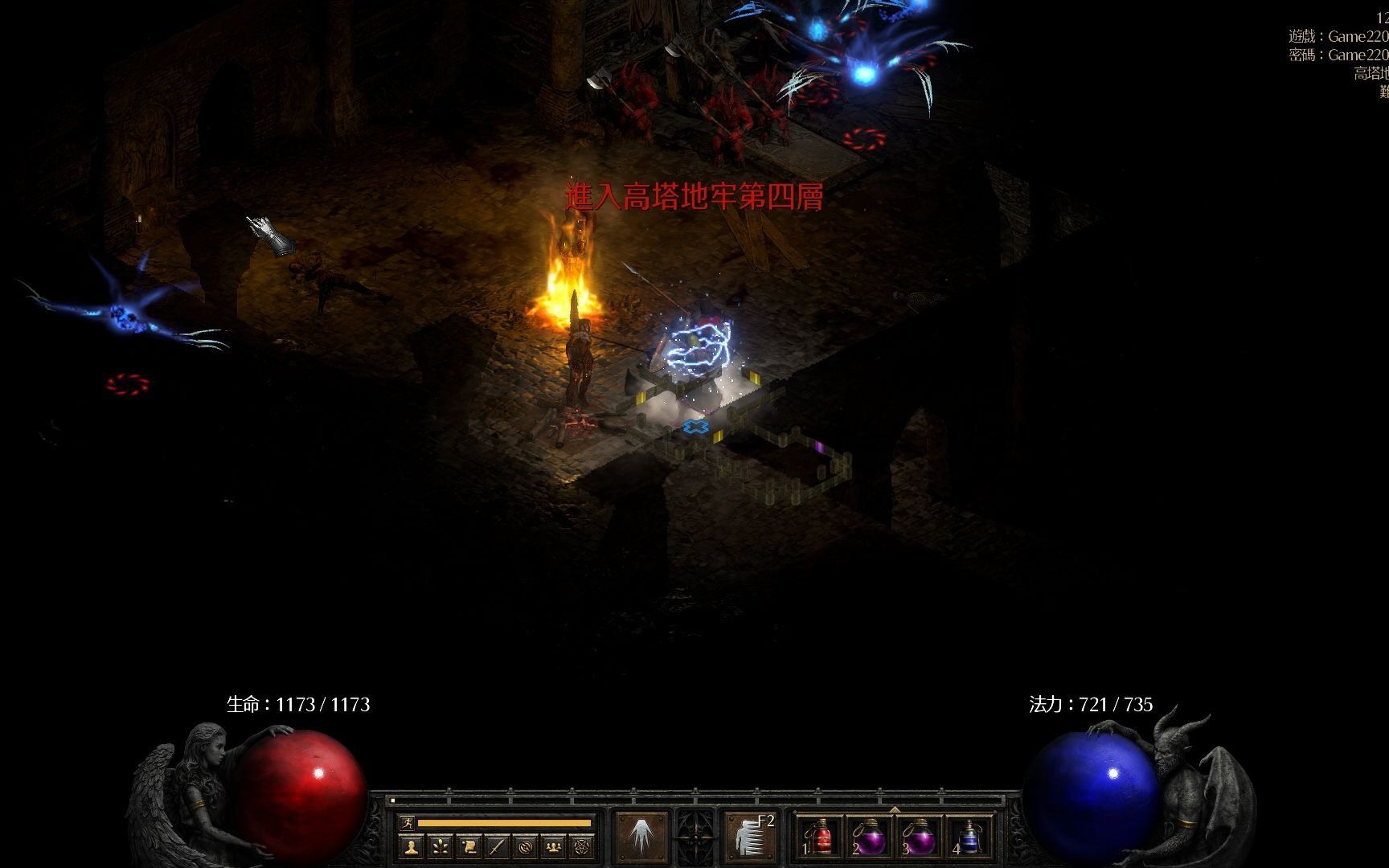This screenshot has width=1389, height=868.
Task: Expand the belt with the small arrow
Action: [895, 809]
